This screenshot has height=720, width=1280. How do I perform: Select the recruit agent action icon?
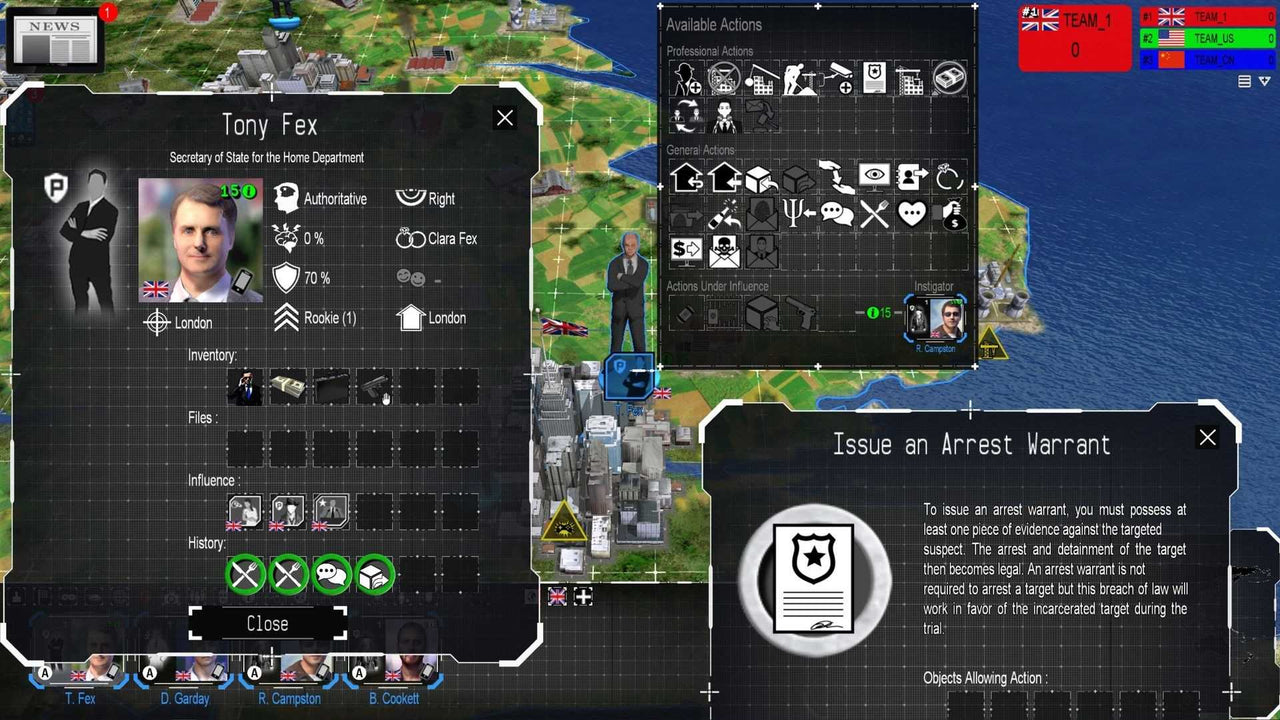tap(688, 78)
